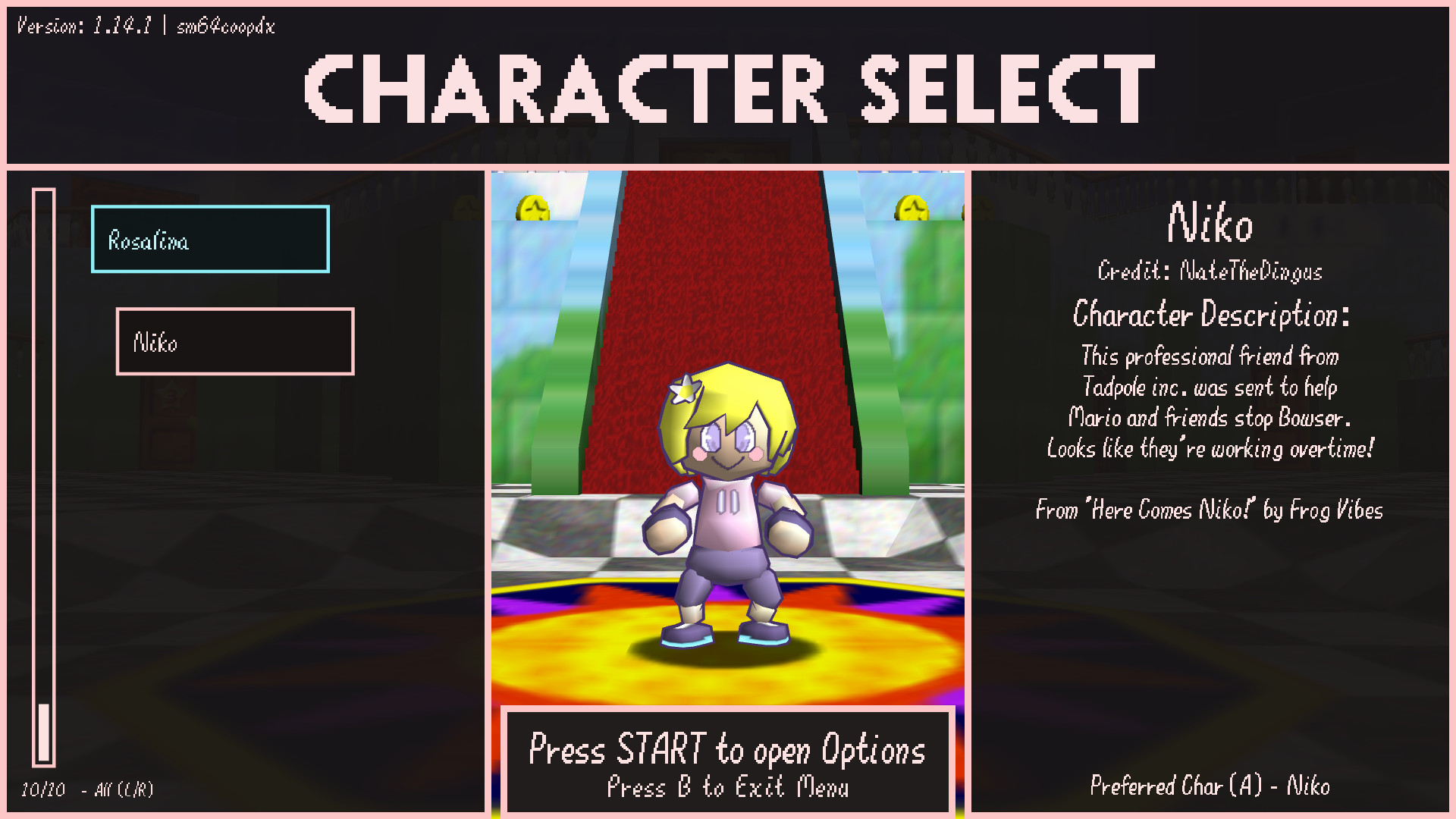
Task: Click the highlighted Rosalina selection box
Action: pos(210,240)
